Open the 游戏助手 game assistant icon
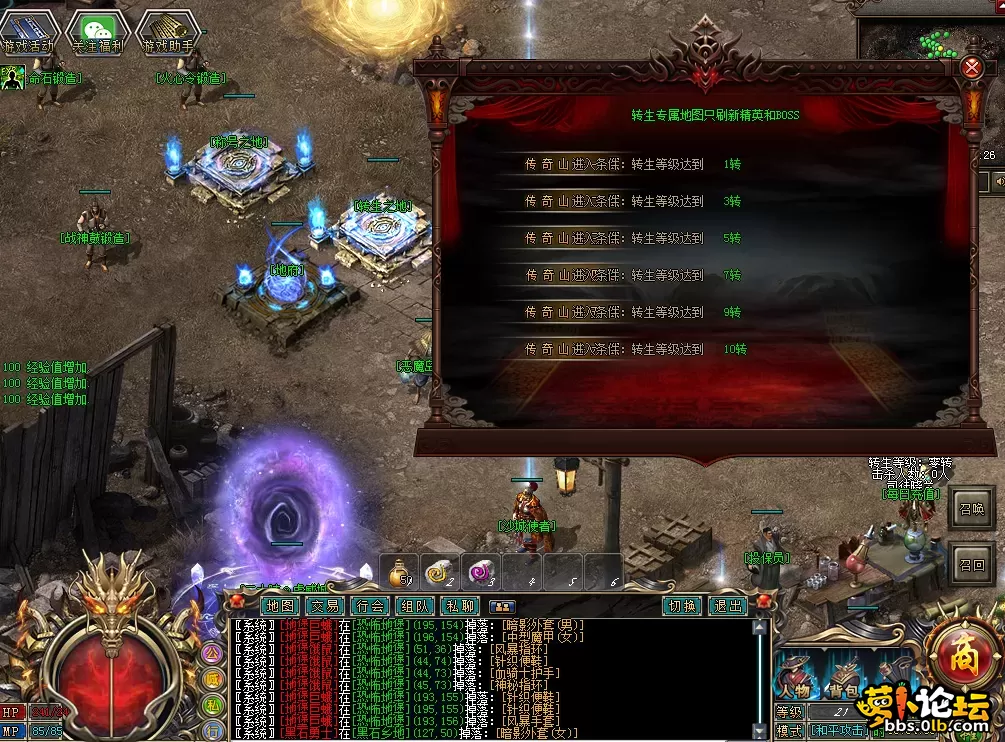This screenshot has width=1005, height=742. pyautogui.click(x=167, y=32)
